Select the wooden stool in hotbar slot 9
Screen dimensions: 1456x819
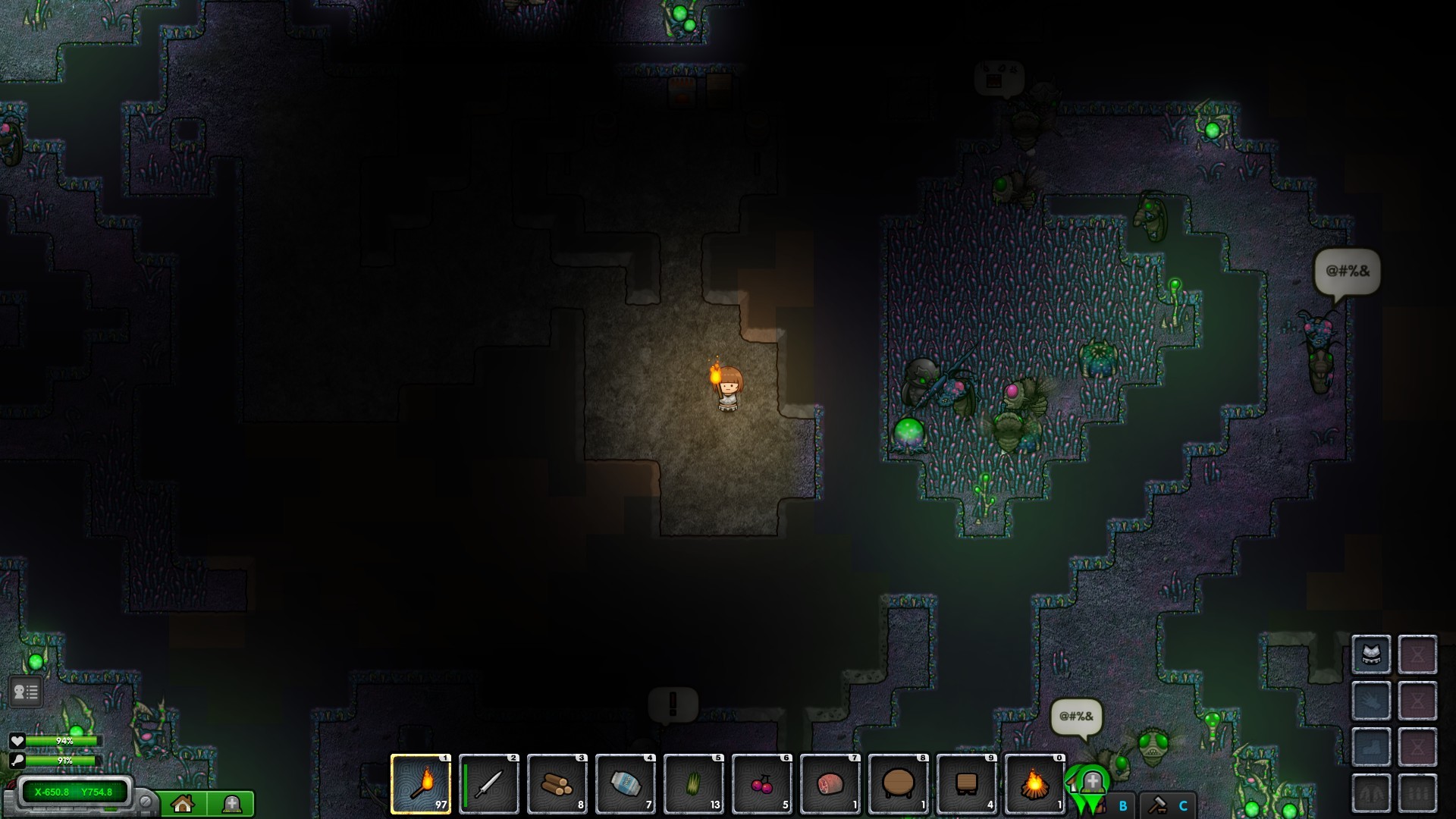click(967, 785)
